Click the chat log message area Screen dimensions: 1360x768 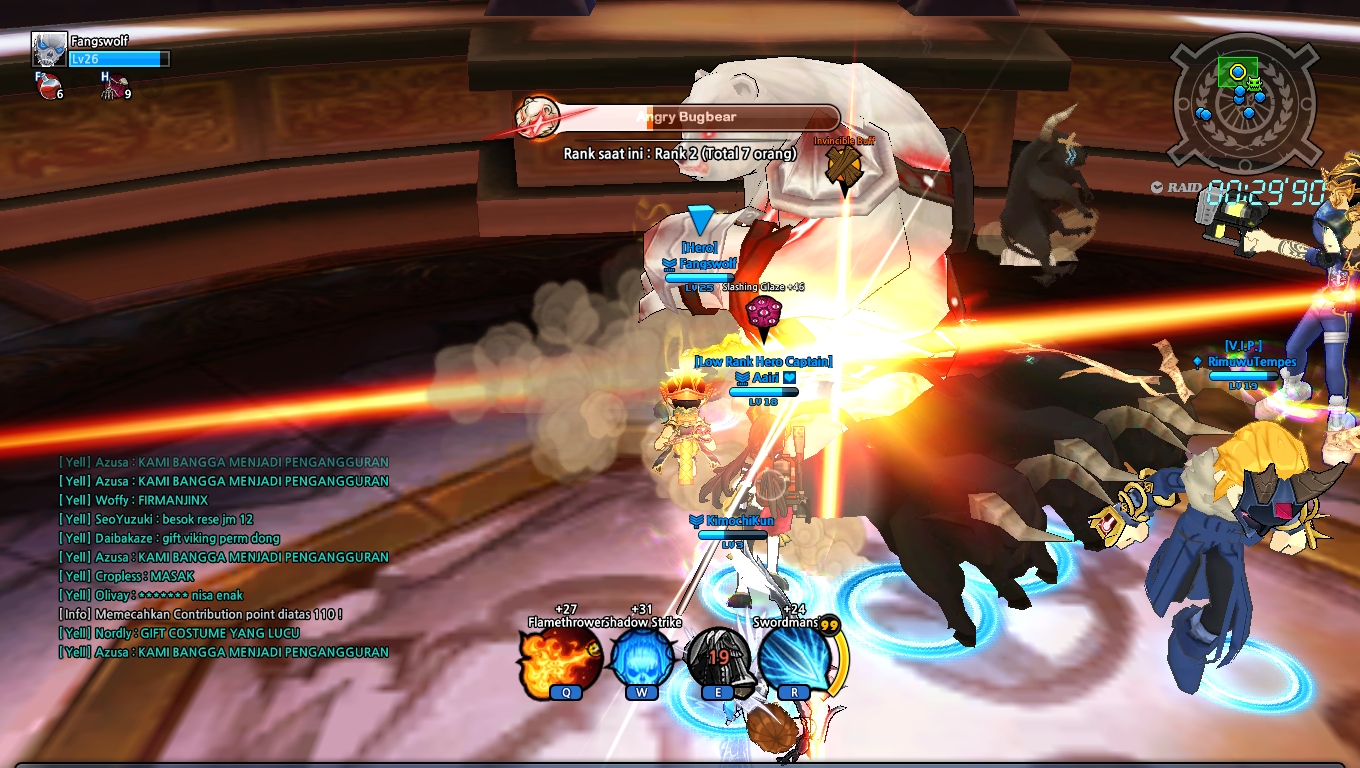(x=224, y=557)
